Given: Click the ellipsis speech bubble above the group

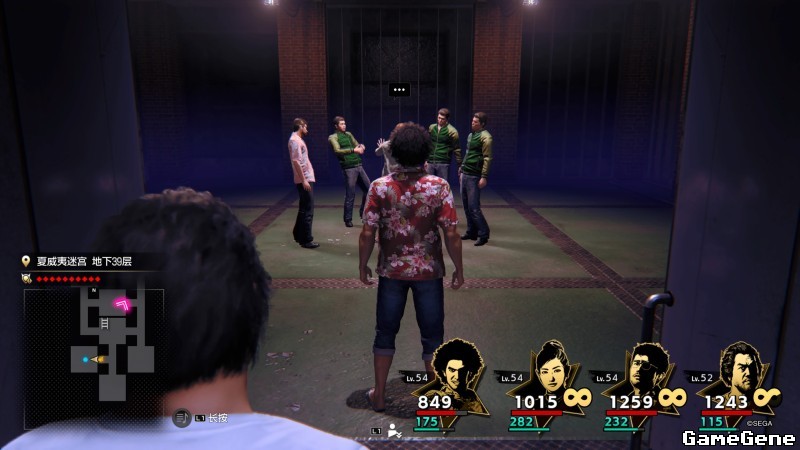Looking at the screenshot, I should pyautogui.click(x=400, y=90).
